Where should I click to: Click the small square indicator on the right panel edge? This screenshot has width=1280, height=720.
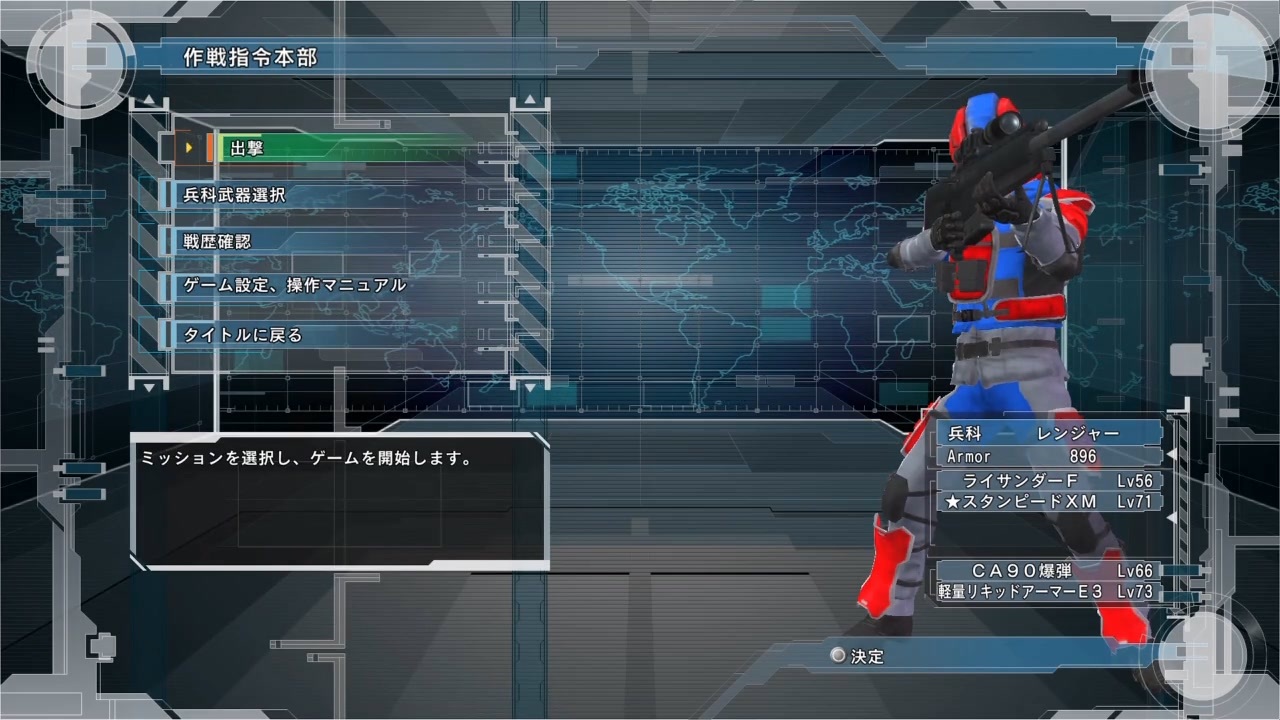point(1188,358)
